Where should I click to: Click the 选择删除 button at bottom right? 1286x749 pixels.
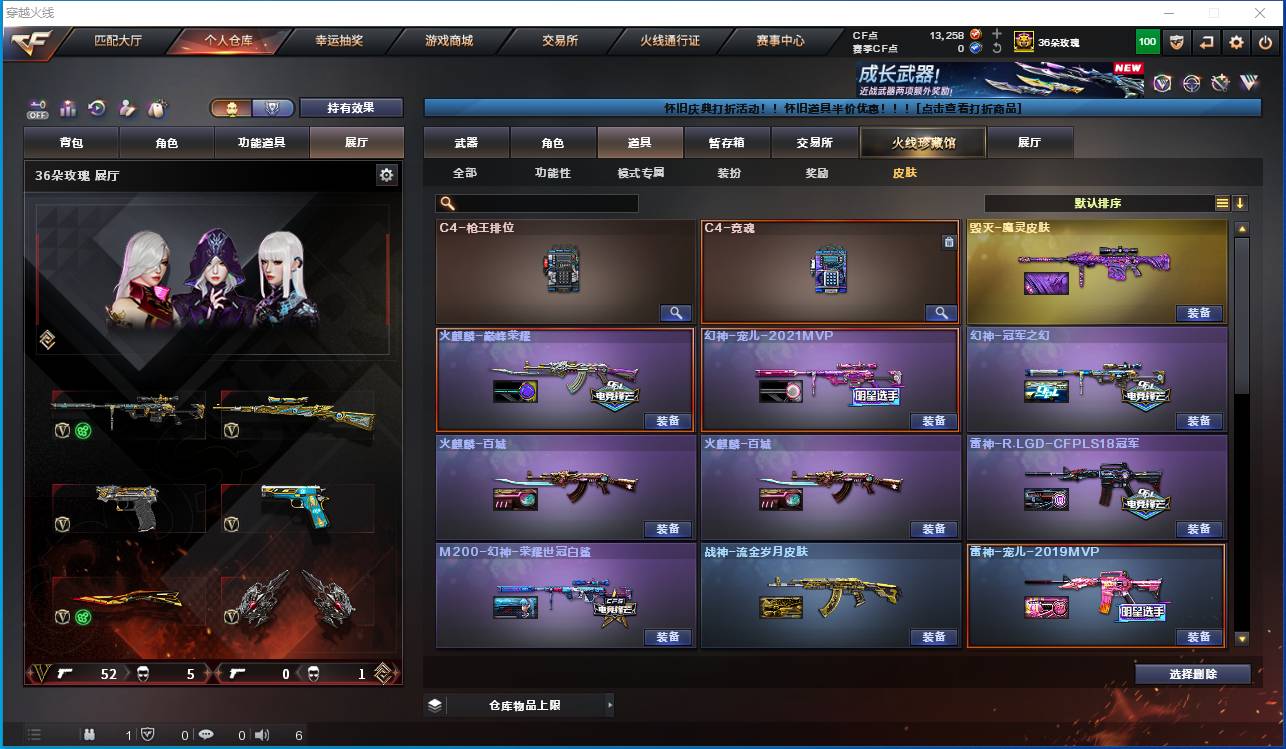[1193, 673]
